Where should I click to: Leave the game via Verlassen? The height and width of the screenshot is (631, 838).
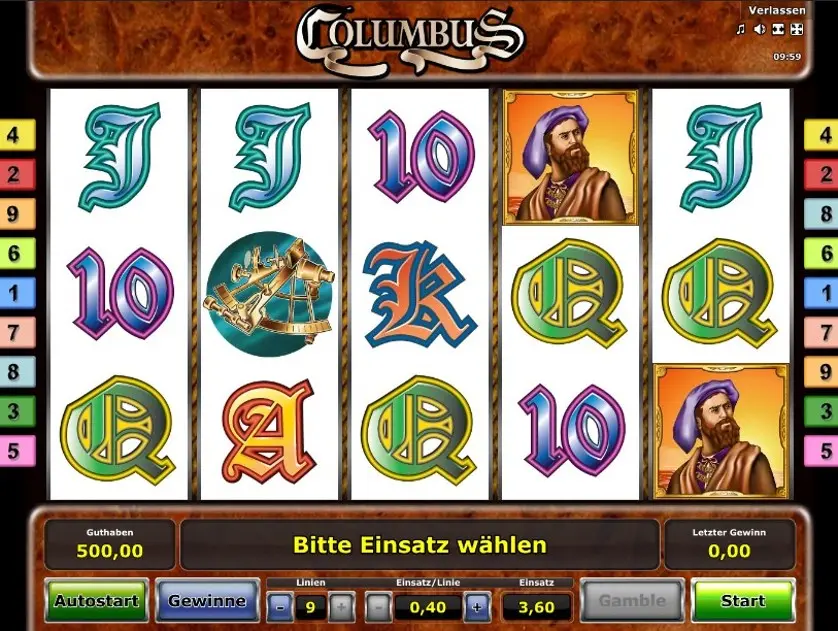click(x=775, y=10)
